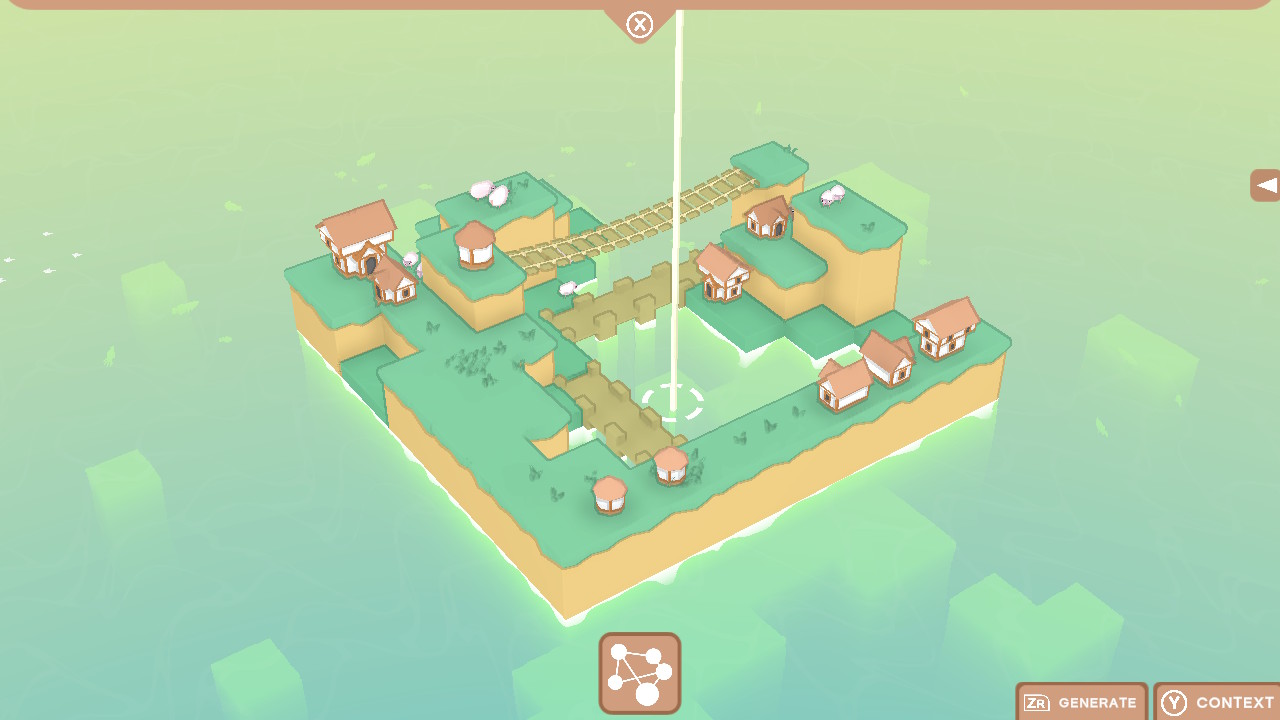Open the node graph panel
The height and width of the screenshot is (720, 1280).
tap(639, 674)
